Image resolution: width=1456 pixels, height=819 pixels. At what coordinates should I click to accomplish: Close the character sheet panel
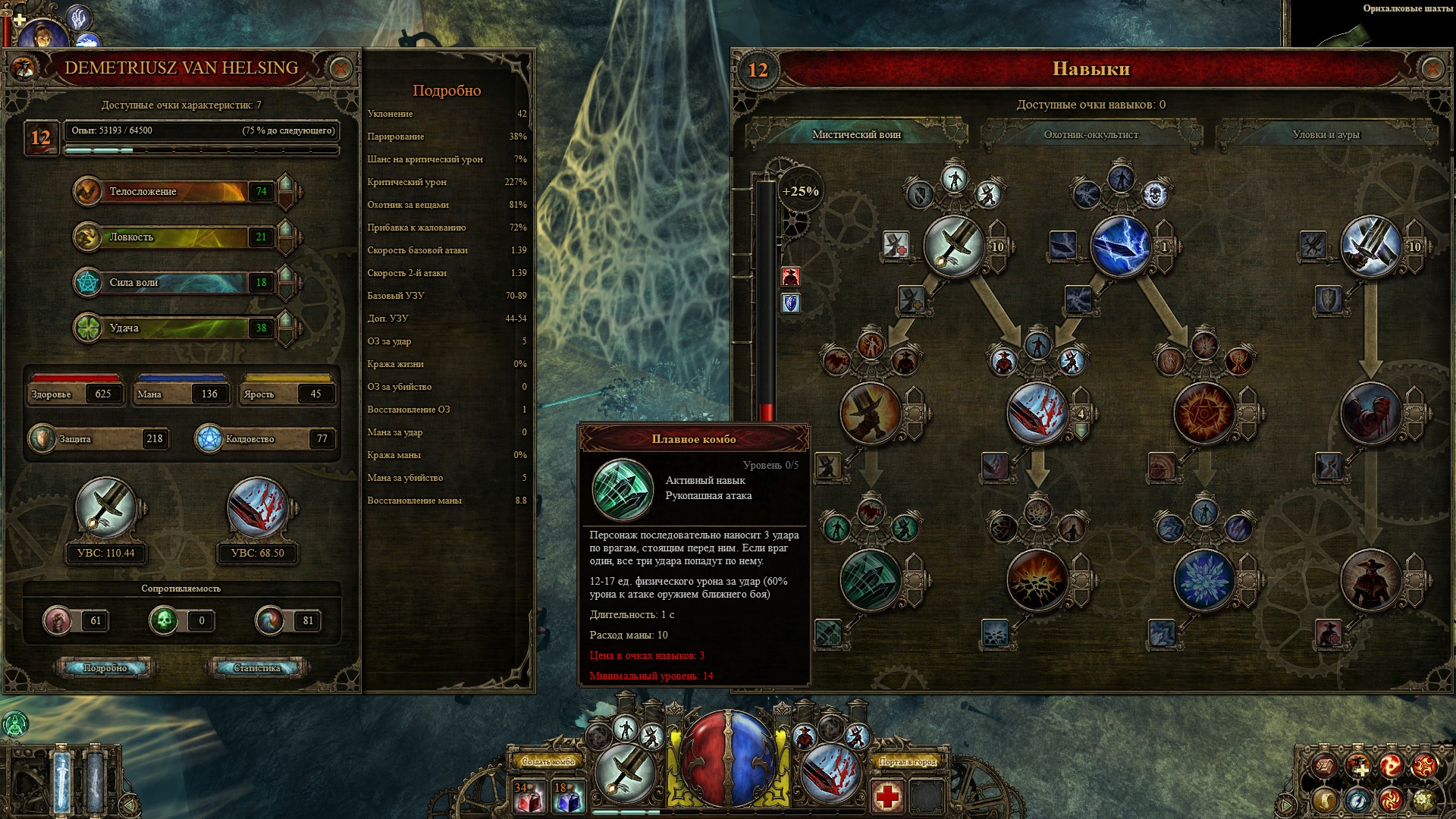(340, 69)
